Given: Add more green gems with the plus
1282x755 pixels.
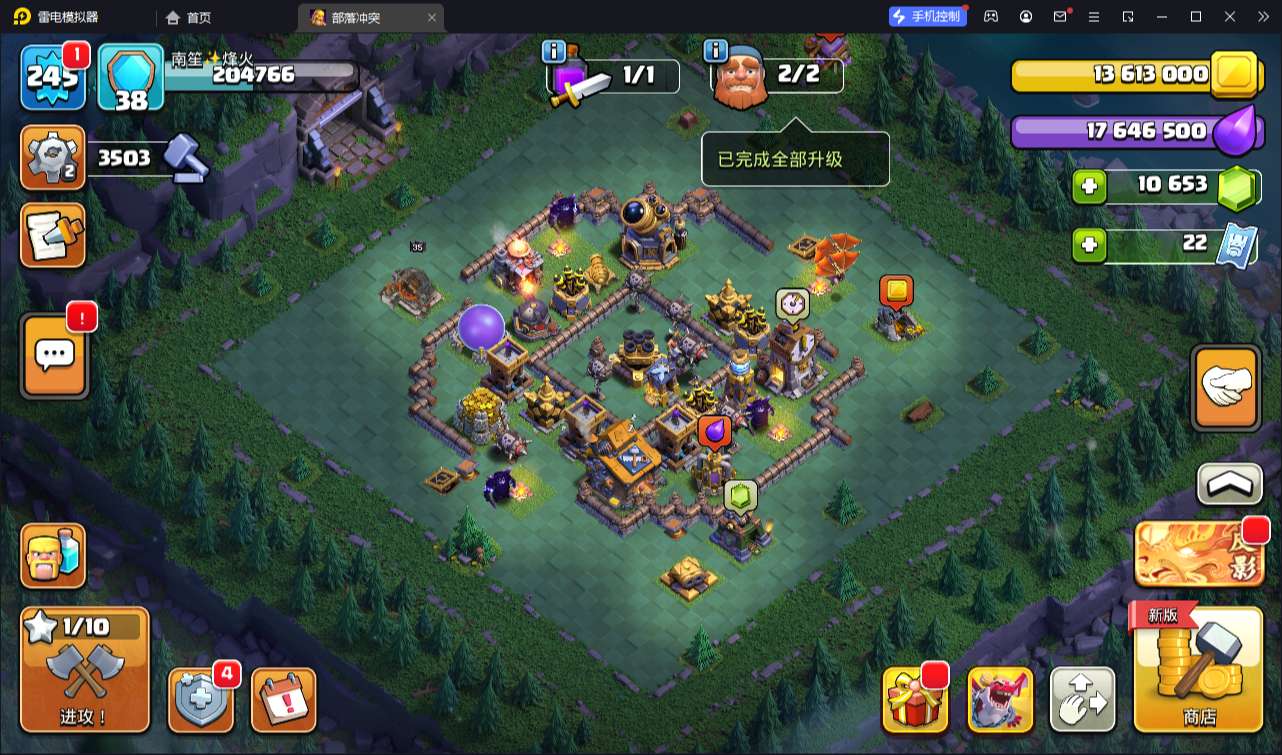Looking at the screenshot, I should pyautogui.click(x=1089, y=187).
